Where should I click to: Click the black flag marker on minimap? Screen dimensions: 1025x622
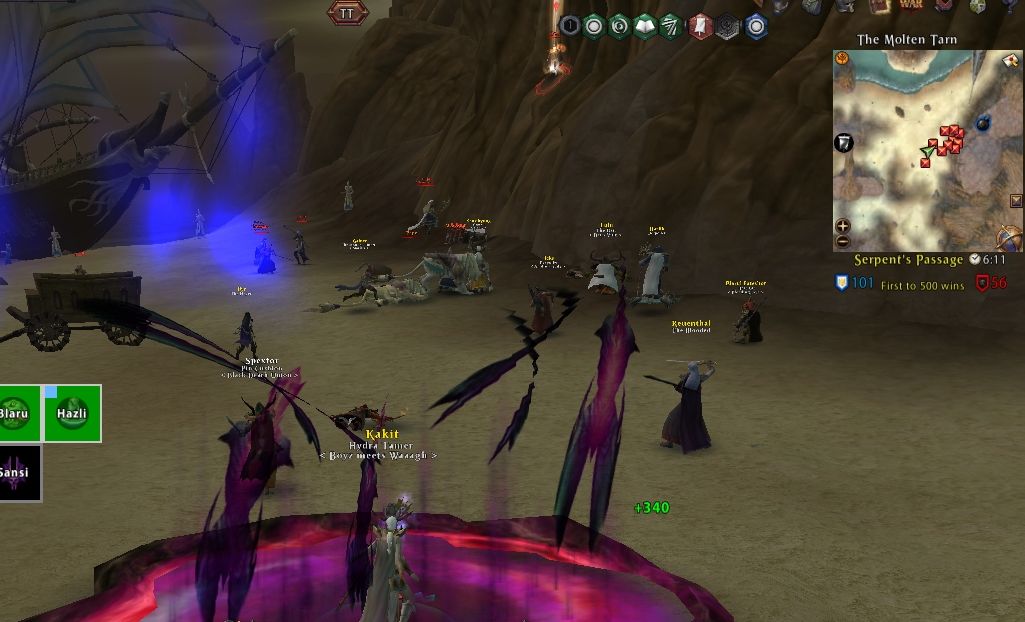845,143
